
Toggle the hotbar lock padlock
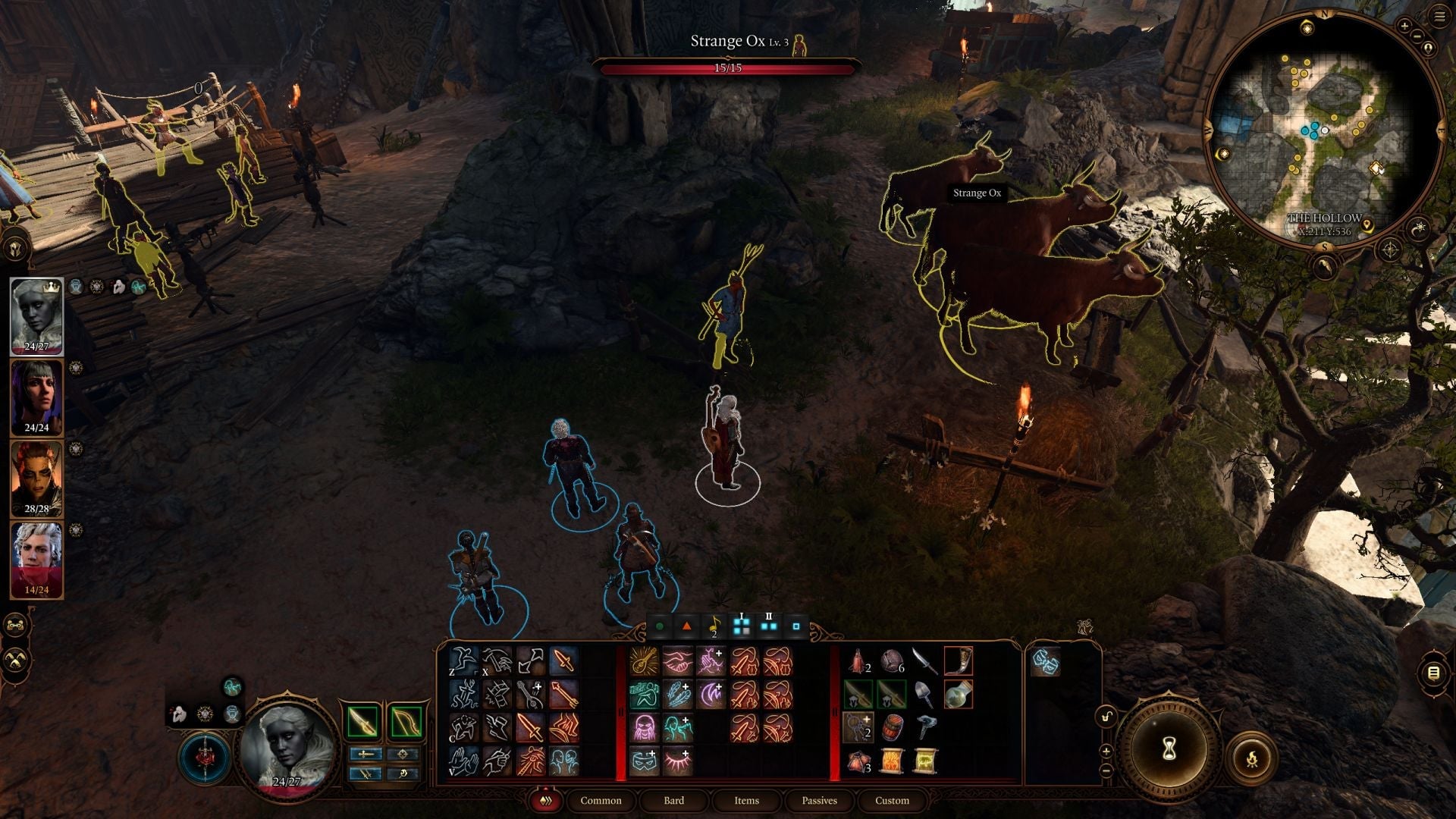(x=1106, y=716)
